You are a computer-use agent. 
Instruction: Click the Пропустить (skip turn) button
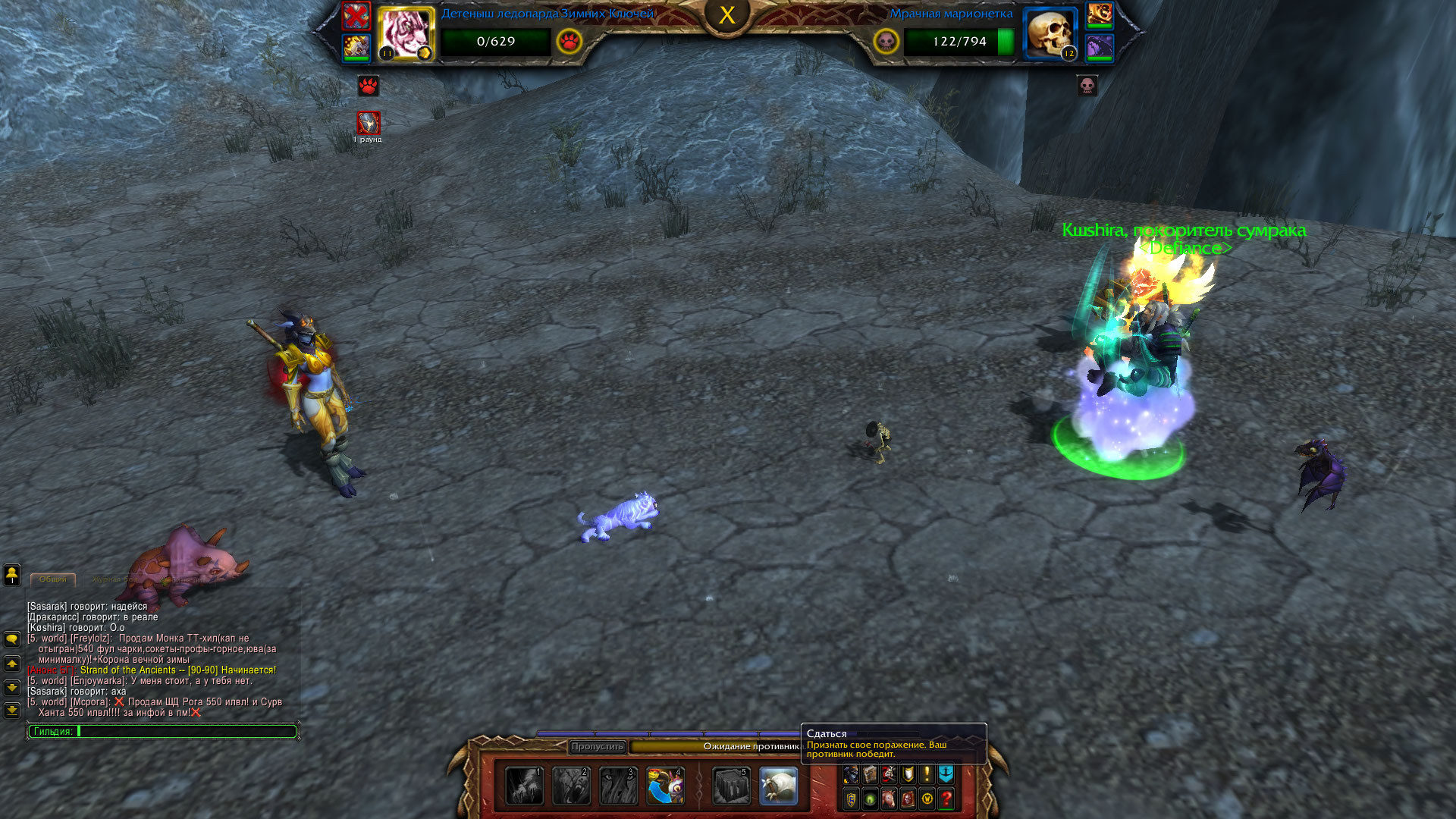pos(598,747)
